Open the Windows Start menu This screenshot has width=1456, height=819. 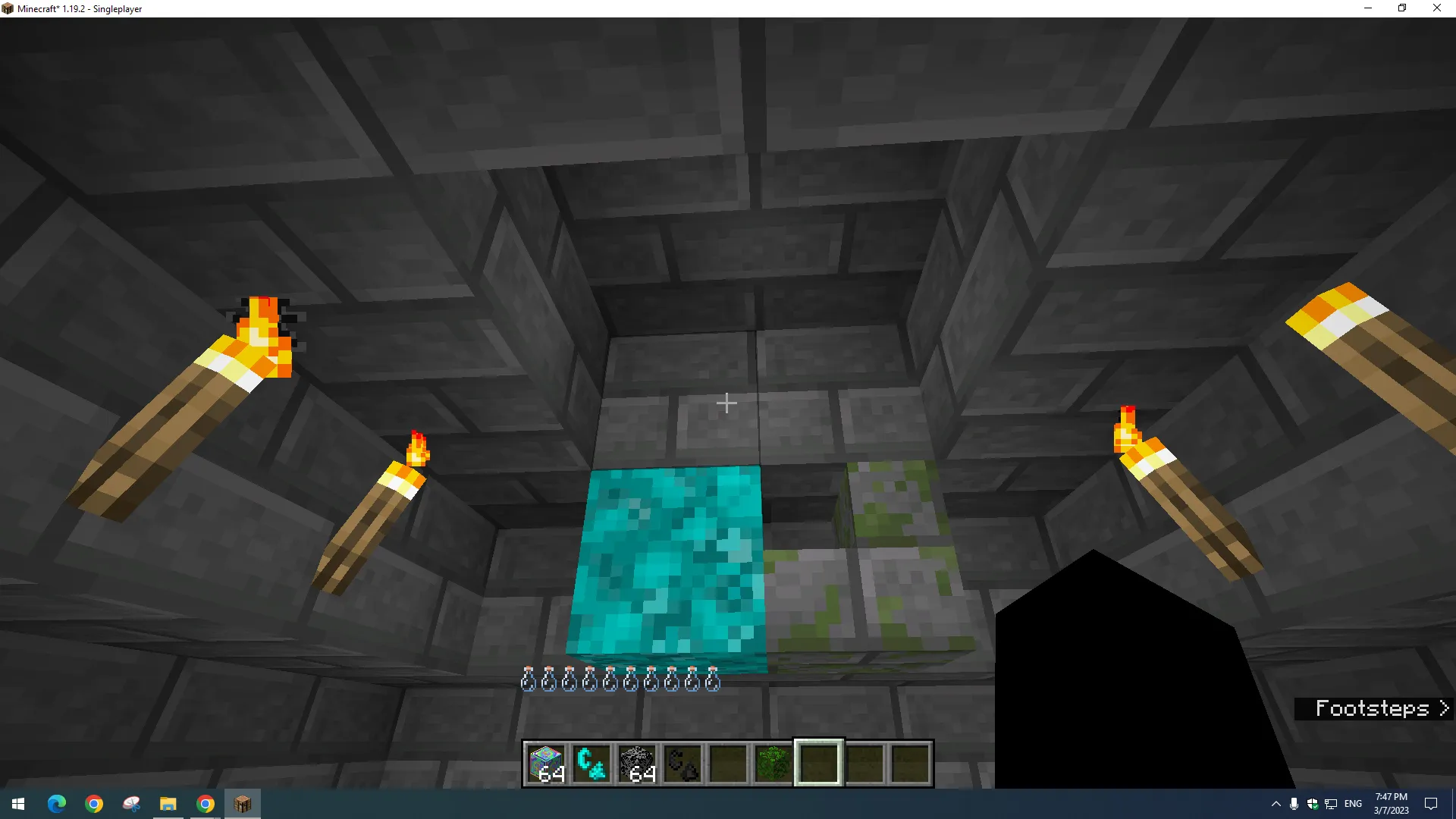(17, 803)
